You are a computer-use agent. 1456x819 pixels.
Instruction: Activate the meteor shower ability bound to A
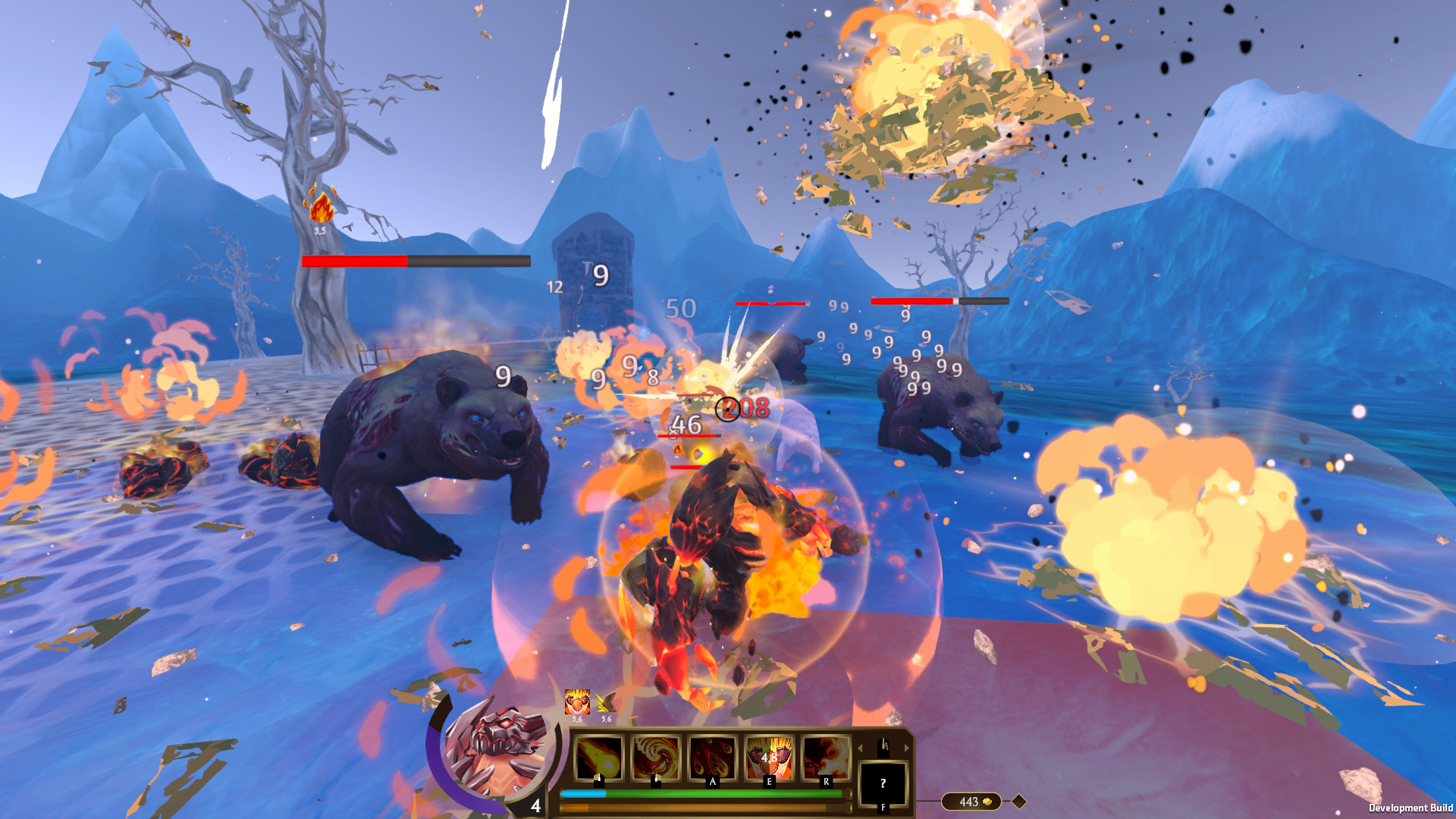point(713,758)
